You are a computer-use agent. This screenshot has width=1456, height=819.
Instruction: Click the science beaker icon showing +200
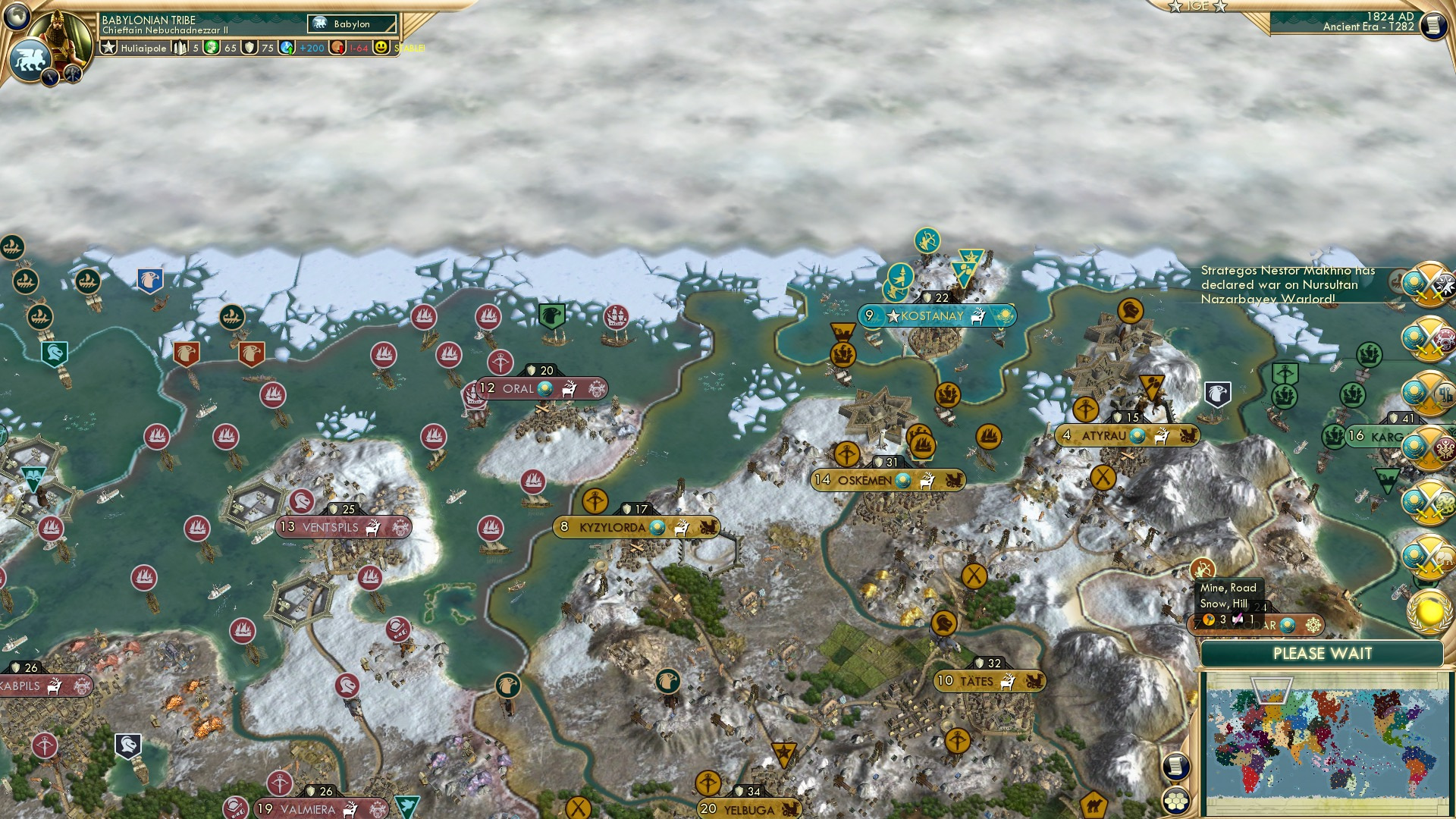click(285, 48)
